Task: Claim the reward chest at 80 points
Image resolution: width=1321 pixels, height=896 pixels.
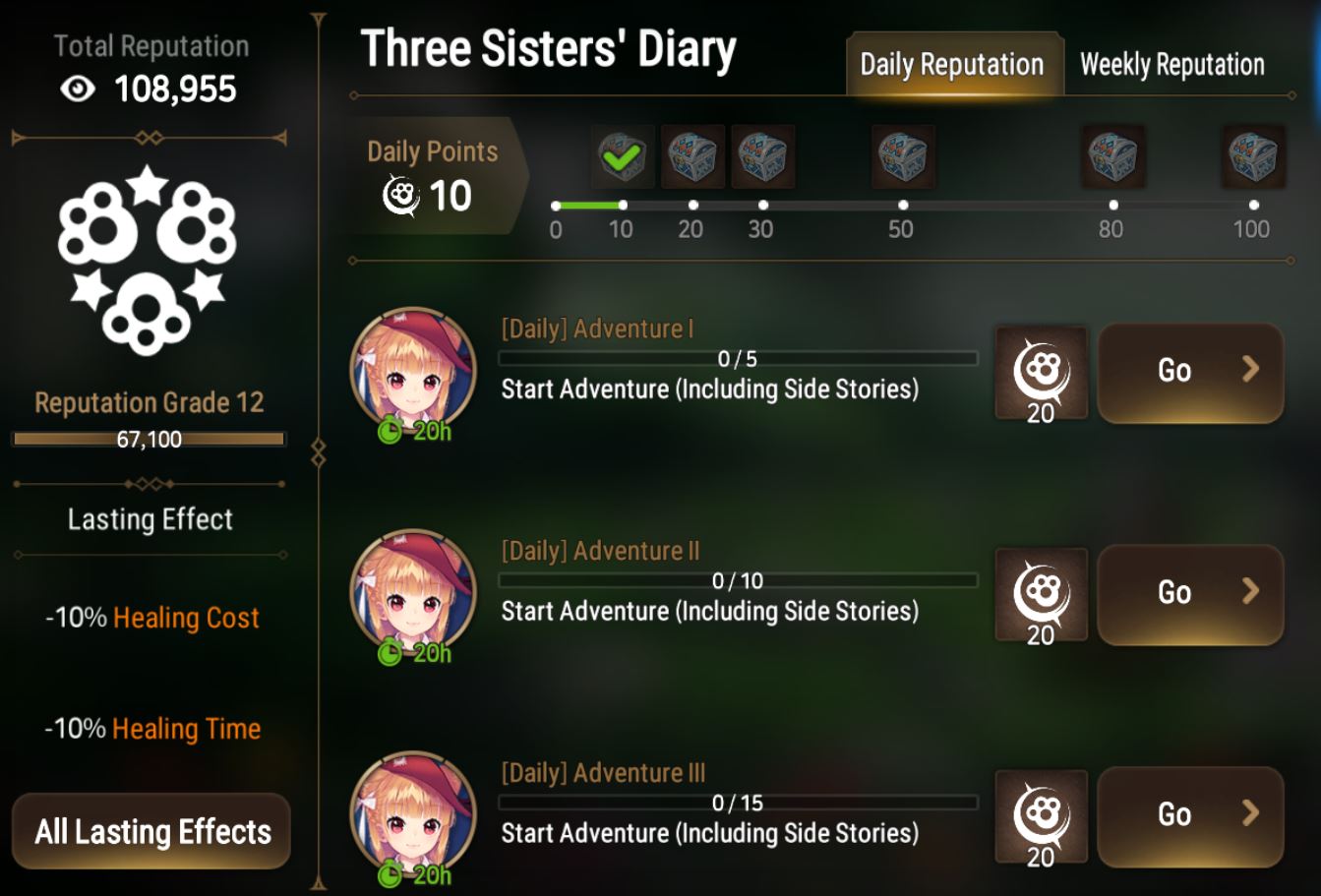Action: [1114, 156]
